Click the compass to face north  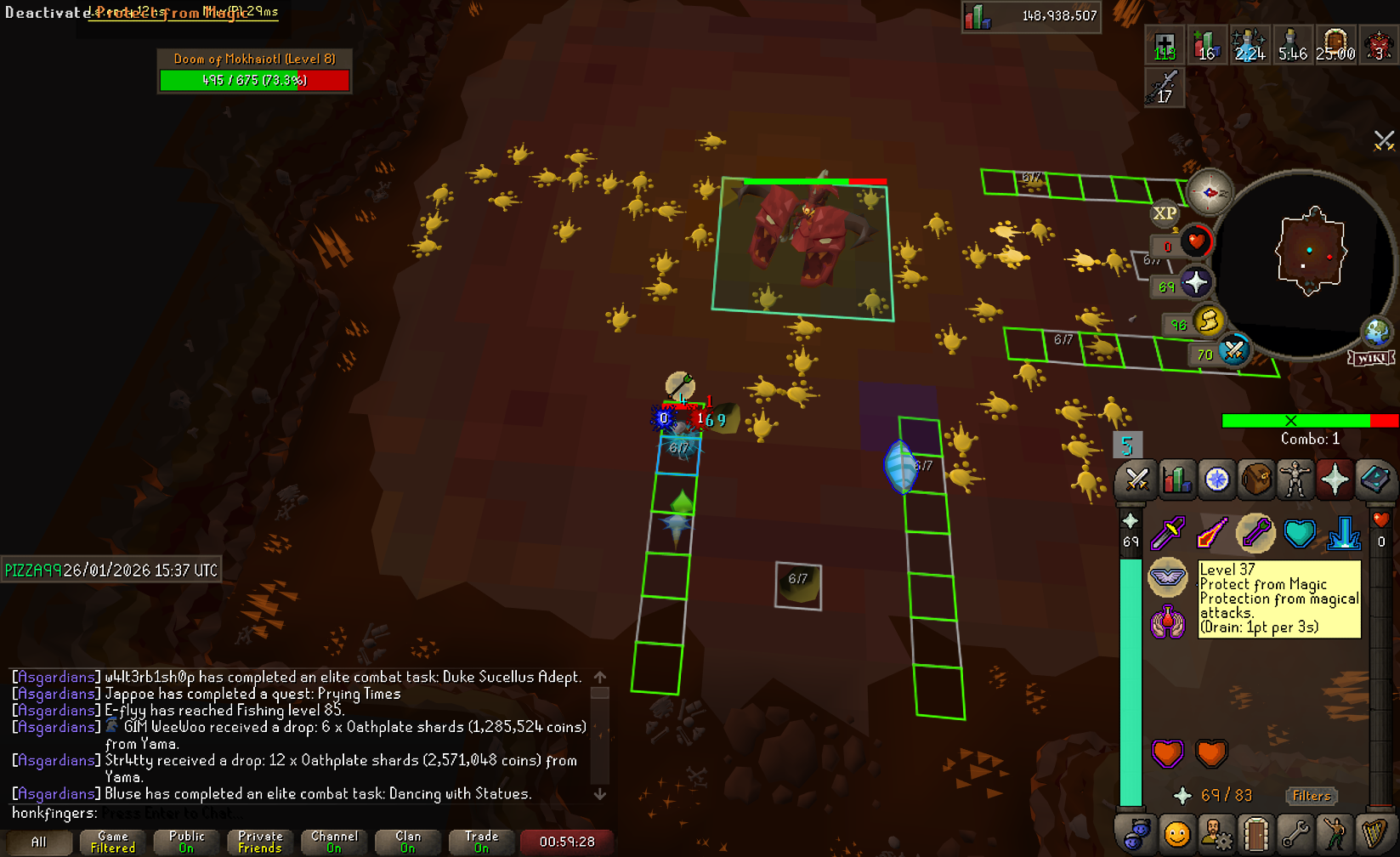tap(1210, 192)
